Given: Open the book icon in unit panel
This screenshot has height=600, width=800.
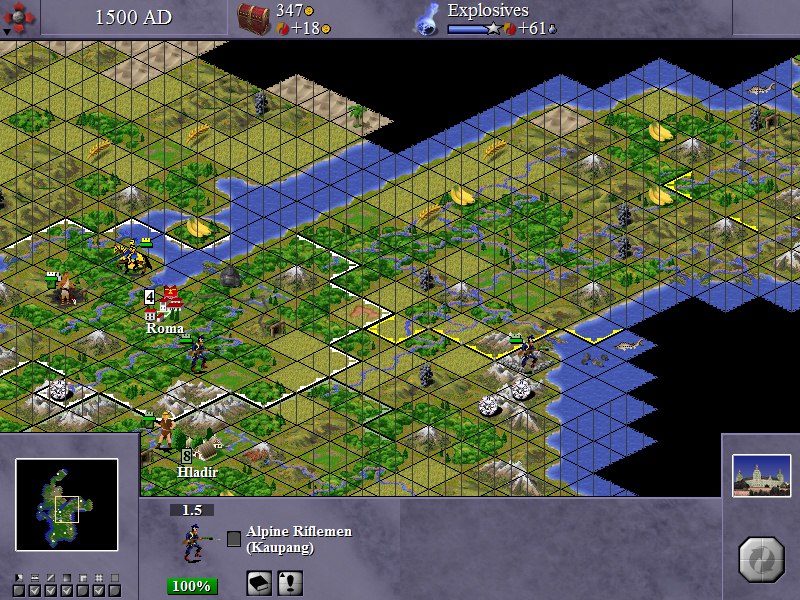Looking at the screenshot, I should click(260, 583).
